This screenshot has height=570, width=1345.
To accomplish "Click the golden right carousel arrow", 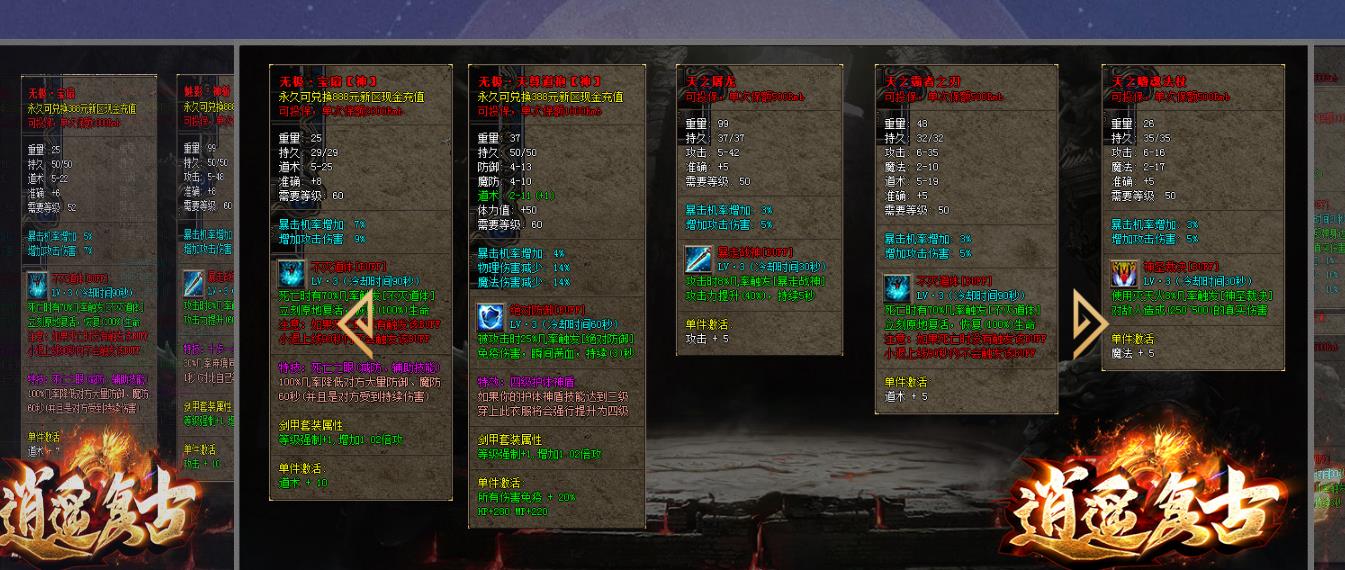I will 1088,324.
